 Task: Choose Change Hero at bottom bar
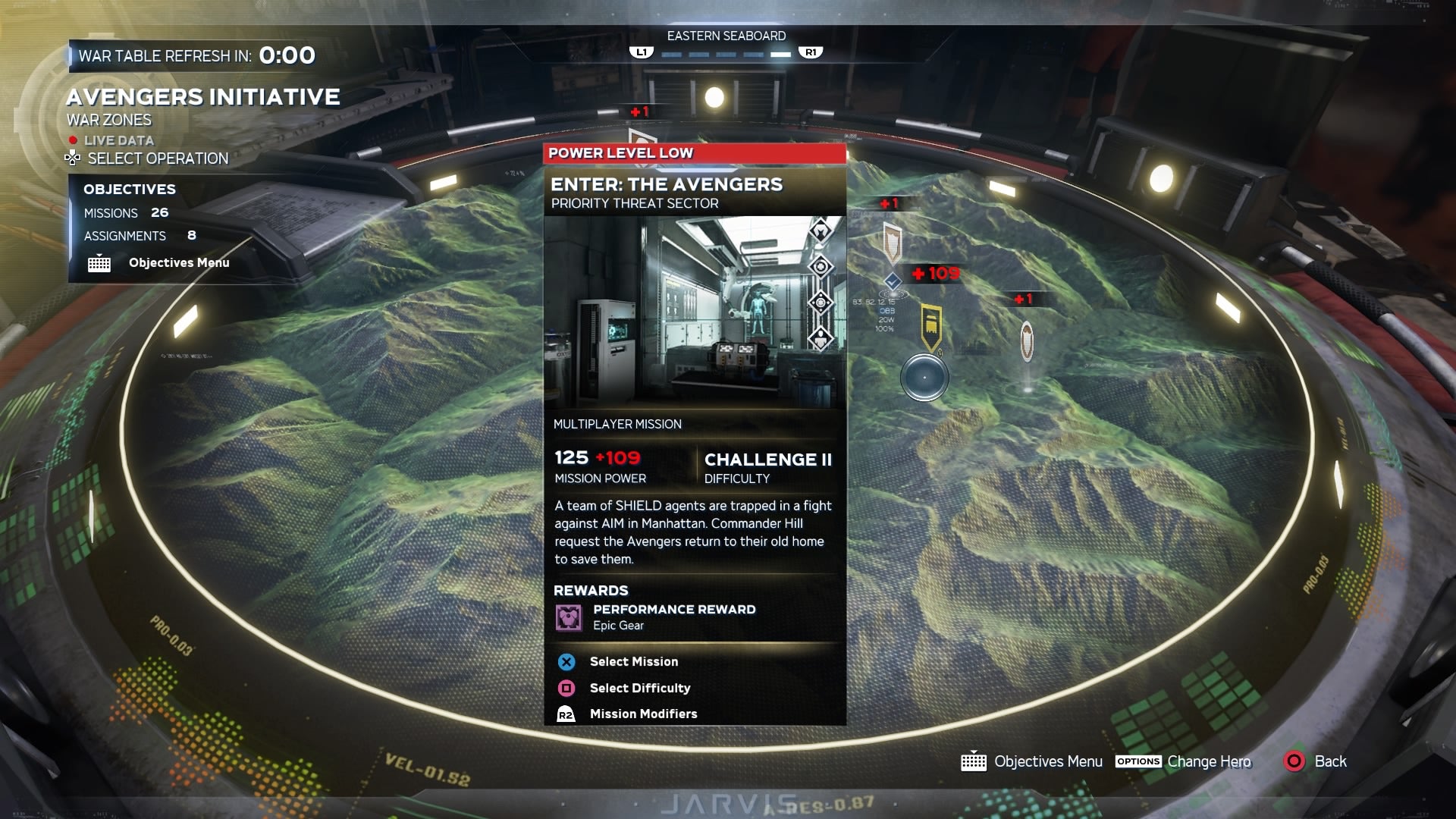(1210, 762)
